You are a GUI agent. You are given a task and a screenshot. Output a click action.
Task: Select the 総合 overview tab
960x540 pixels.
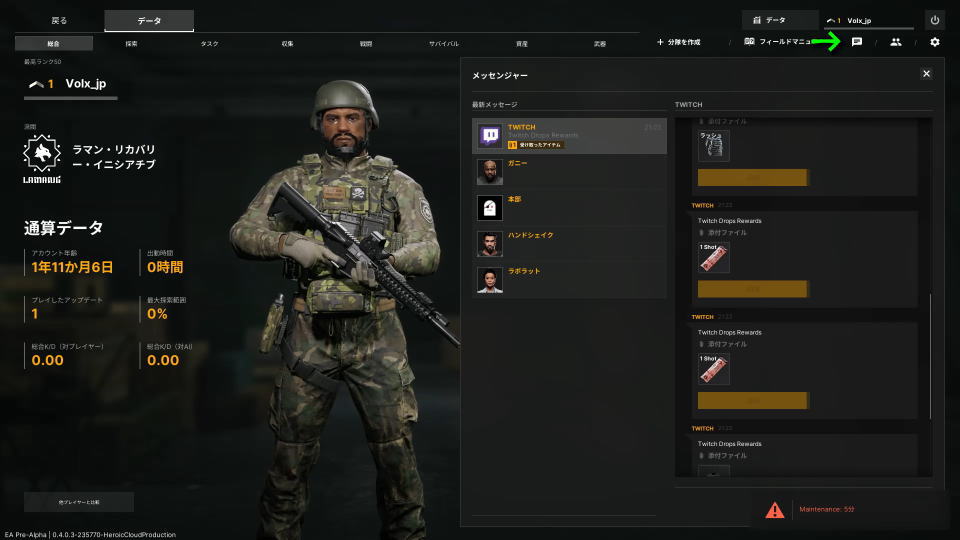(x=54, y=43)
